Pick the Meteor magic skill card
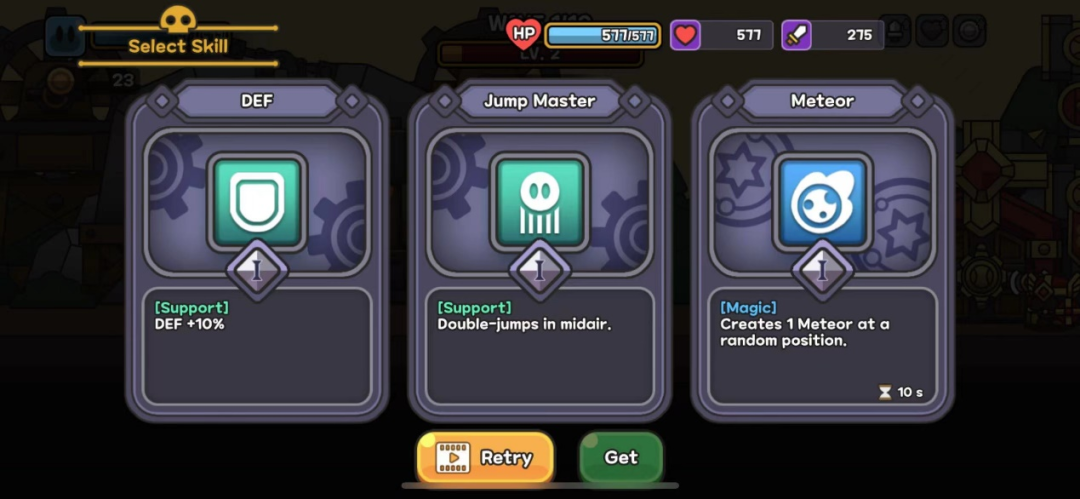 tap(822, 250)
